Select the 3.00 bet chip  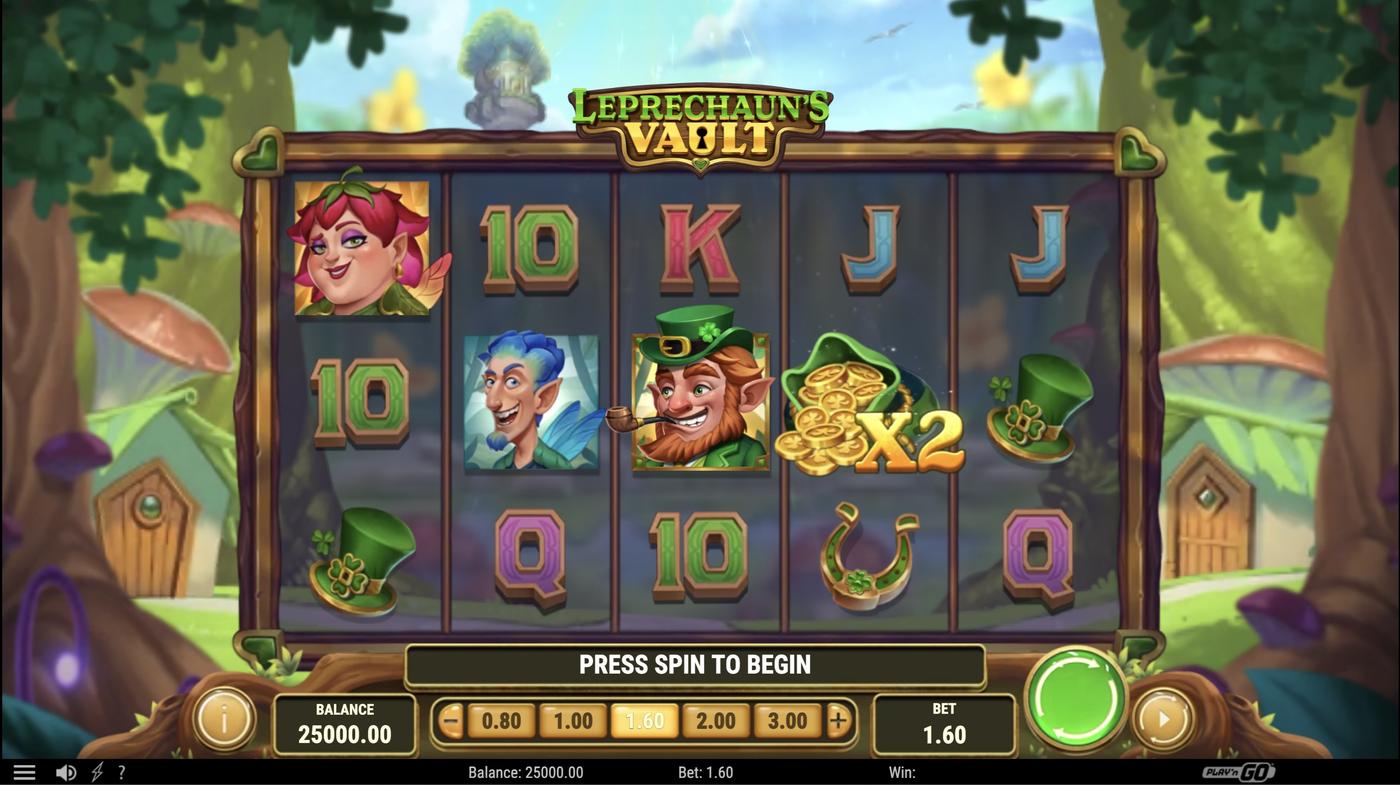787,719
